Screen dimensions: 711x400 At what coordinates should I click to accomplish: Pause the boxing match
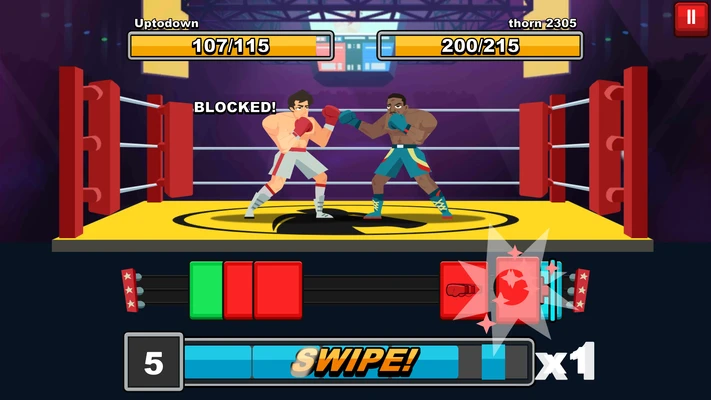[691, 18]
